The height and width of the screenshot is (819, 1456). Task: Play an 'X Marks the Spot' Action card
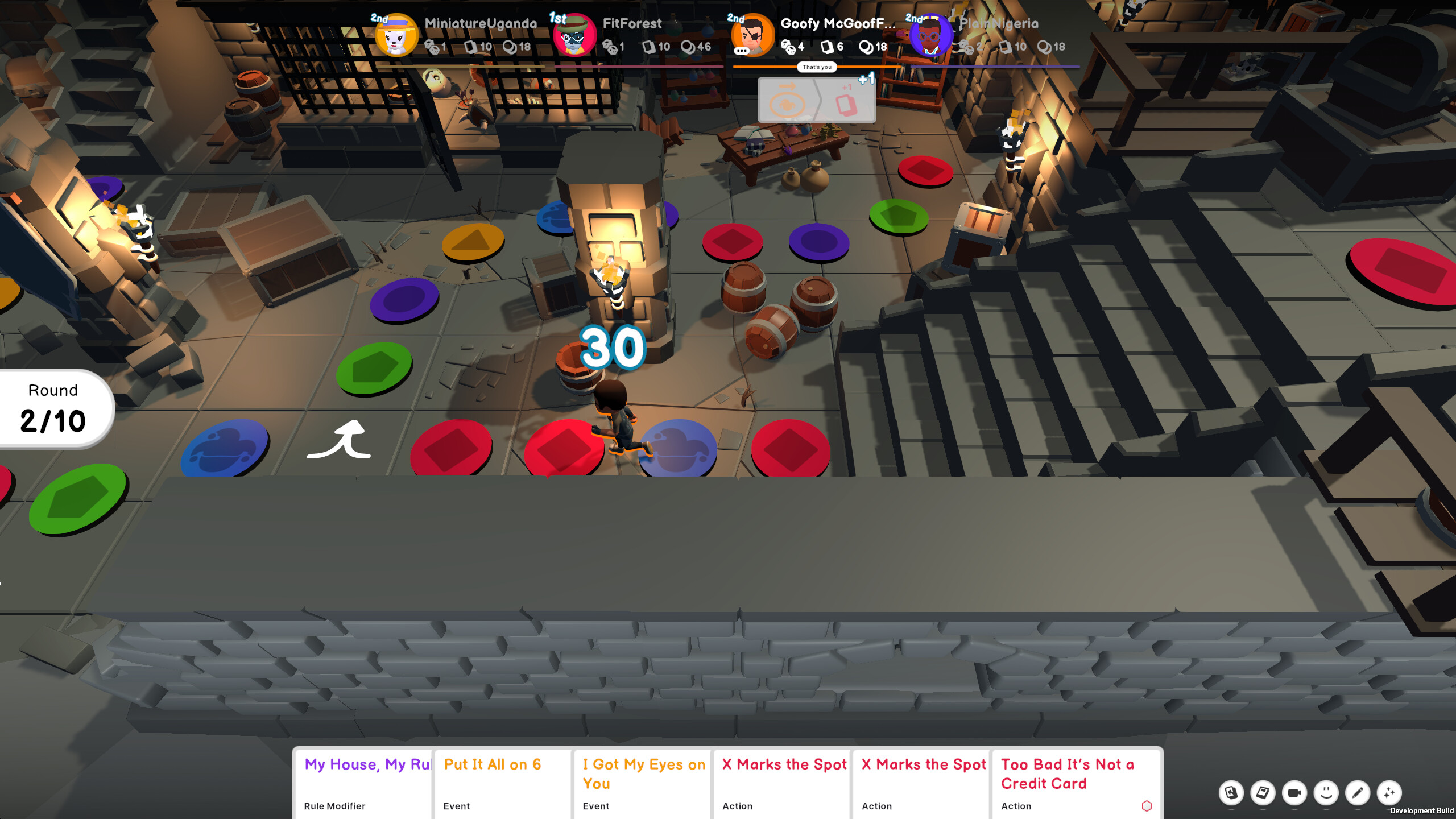click(x=782, y=785)
